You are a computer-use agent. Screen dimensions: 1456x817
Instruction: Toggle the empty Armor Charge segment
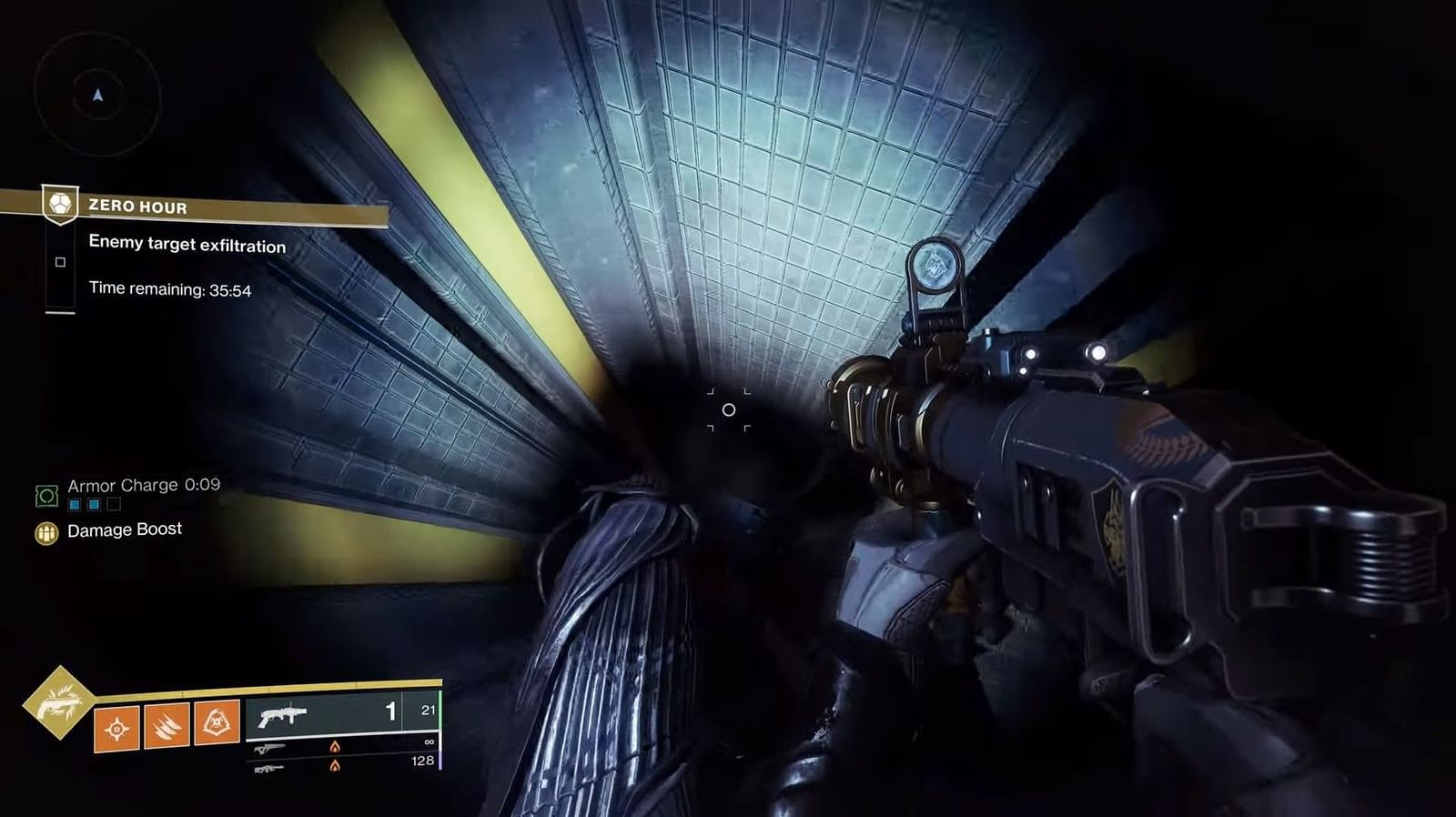tap(113, 505)
